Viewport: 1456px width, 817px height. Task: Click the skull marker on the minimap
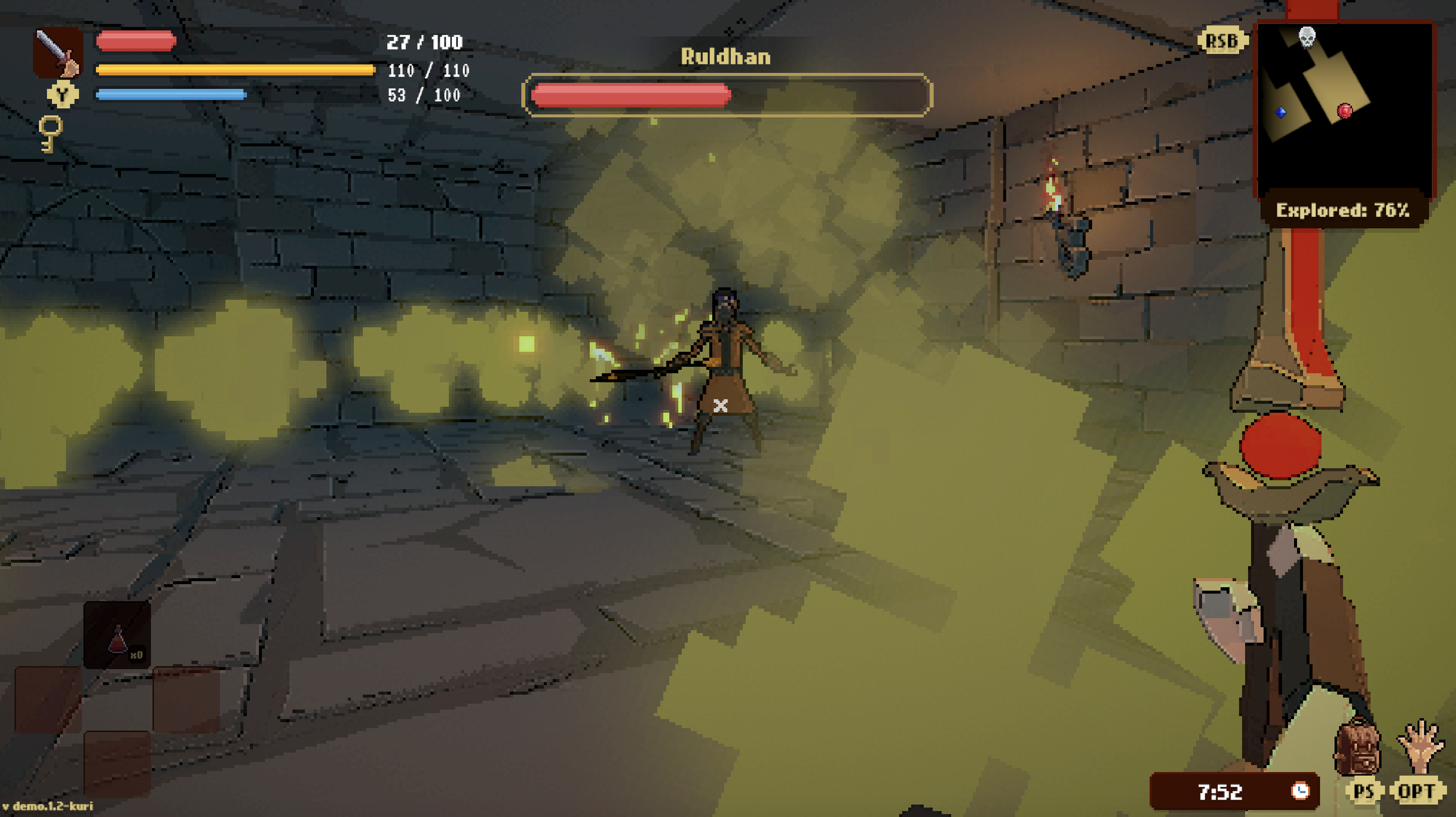click(1307, 38)
